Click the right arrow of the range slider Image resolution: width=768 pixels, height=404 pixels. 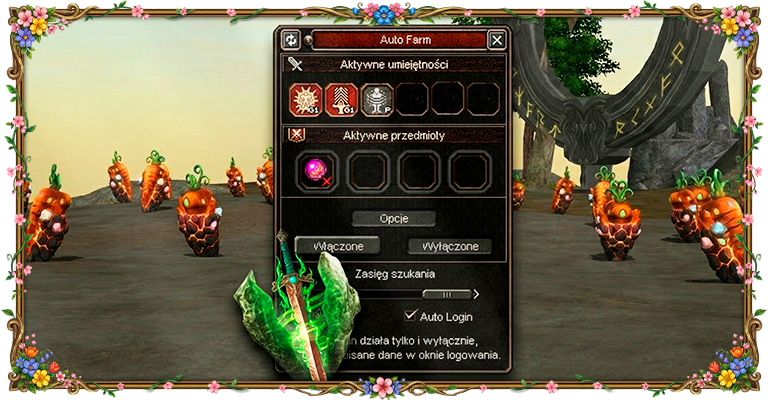coord(477,295)
